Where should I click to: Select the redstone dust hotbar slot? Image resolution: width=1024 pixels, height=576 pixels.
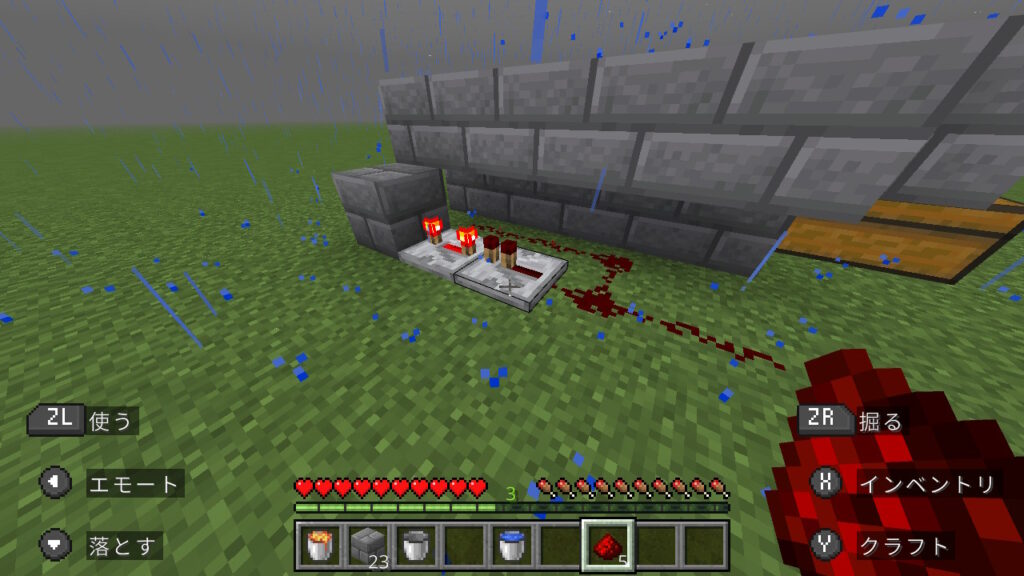pos(607,545)
